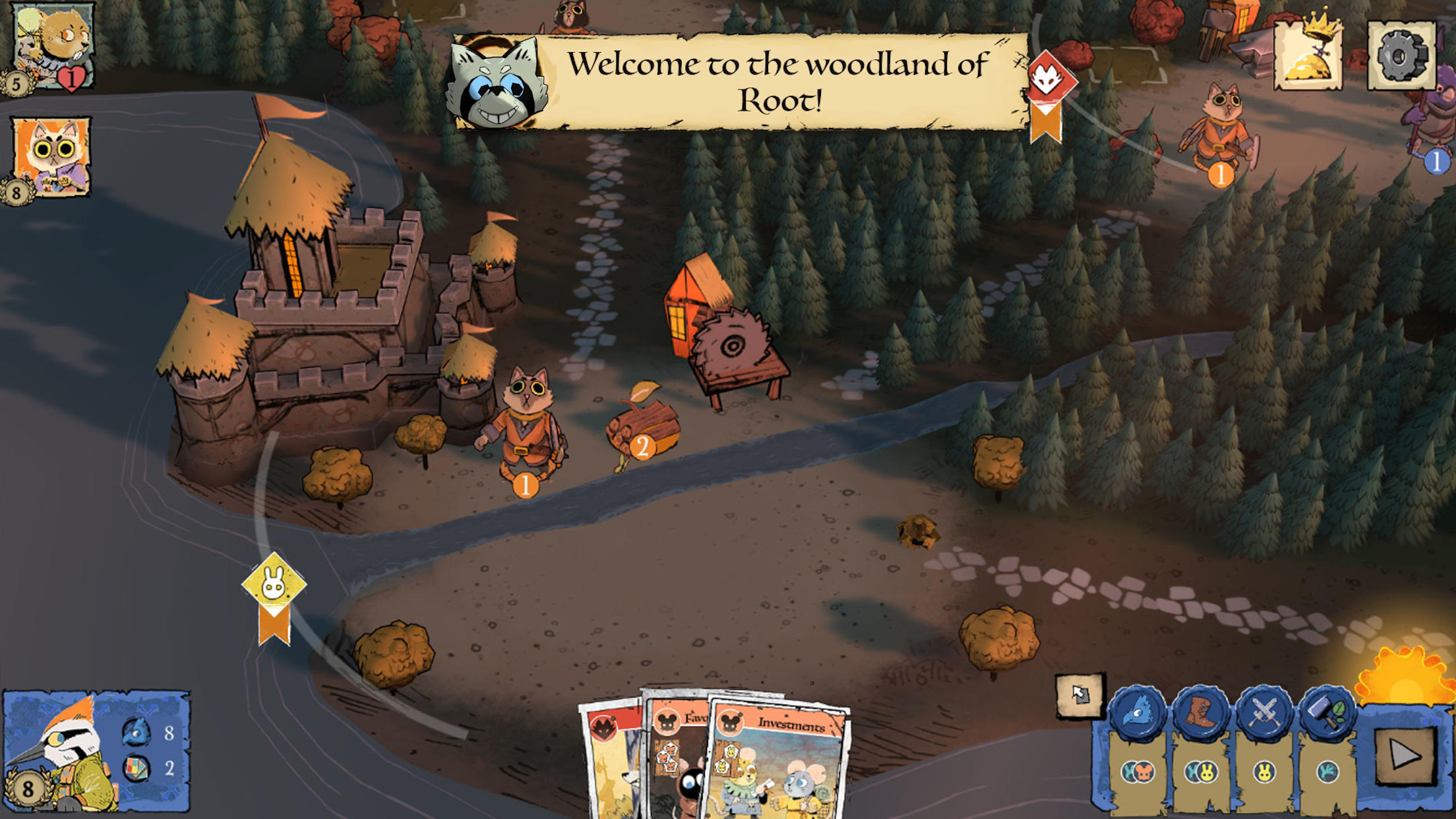
Task: Click the small cursor icon button
Action: [x=1079, y=694]
